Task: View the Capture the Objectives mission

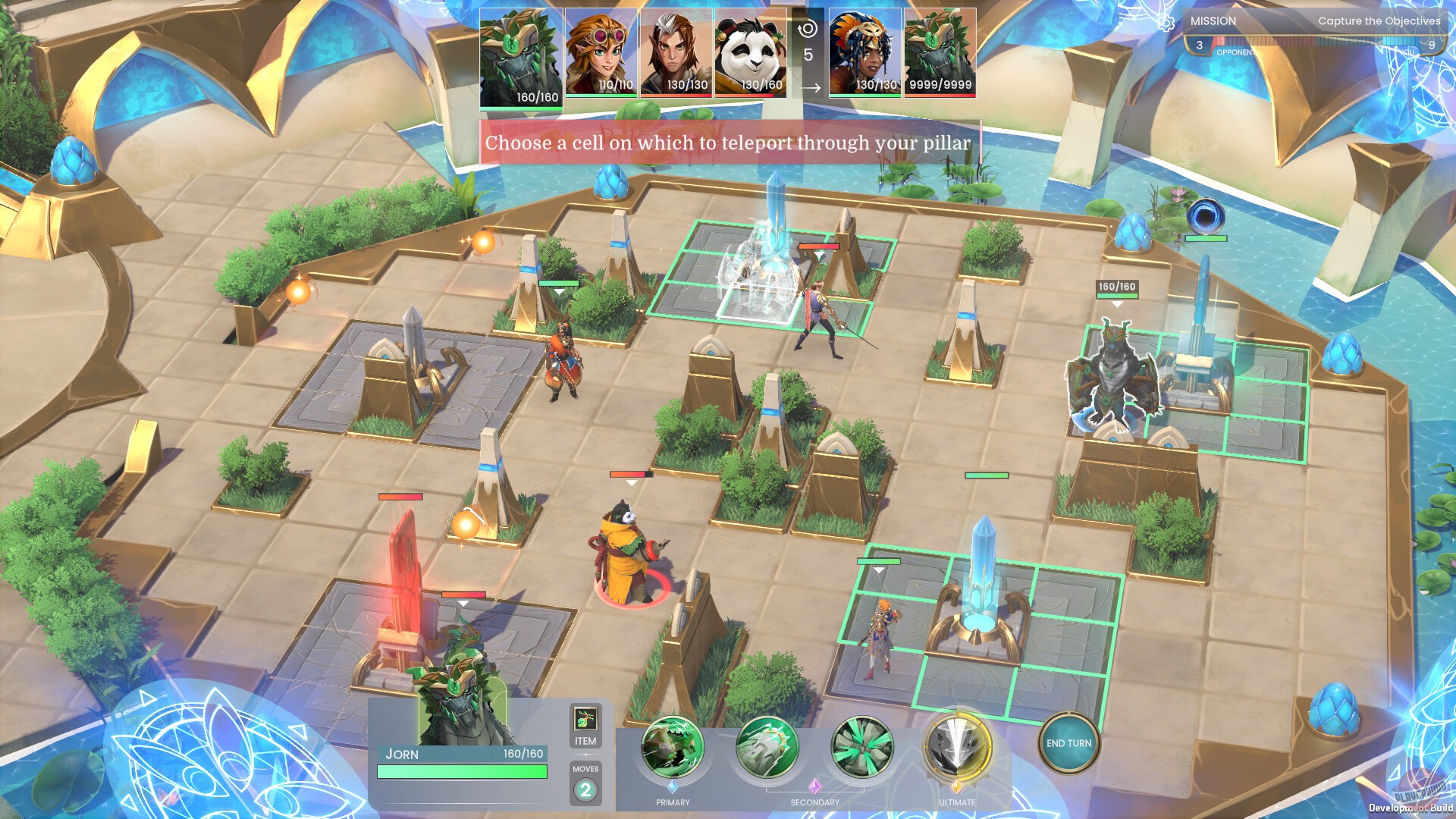Action: coord(1379,21)
